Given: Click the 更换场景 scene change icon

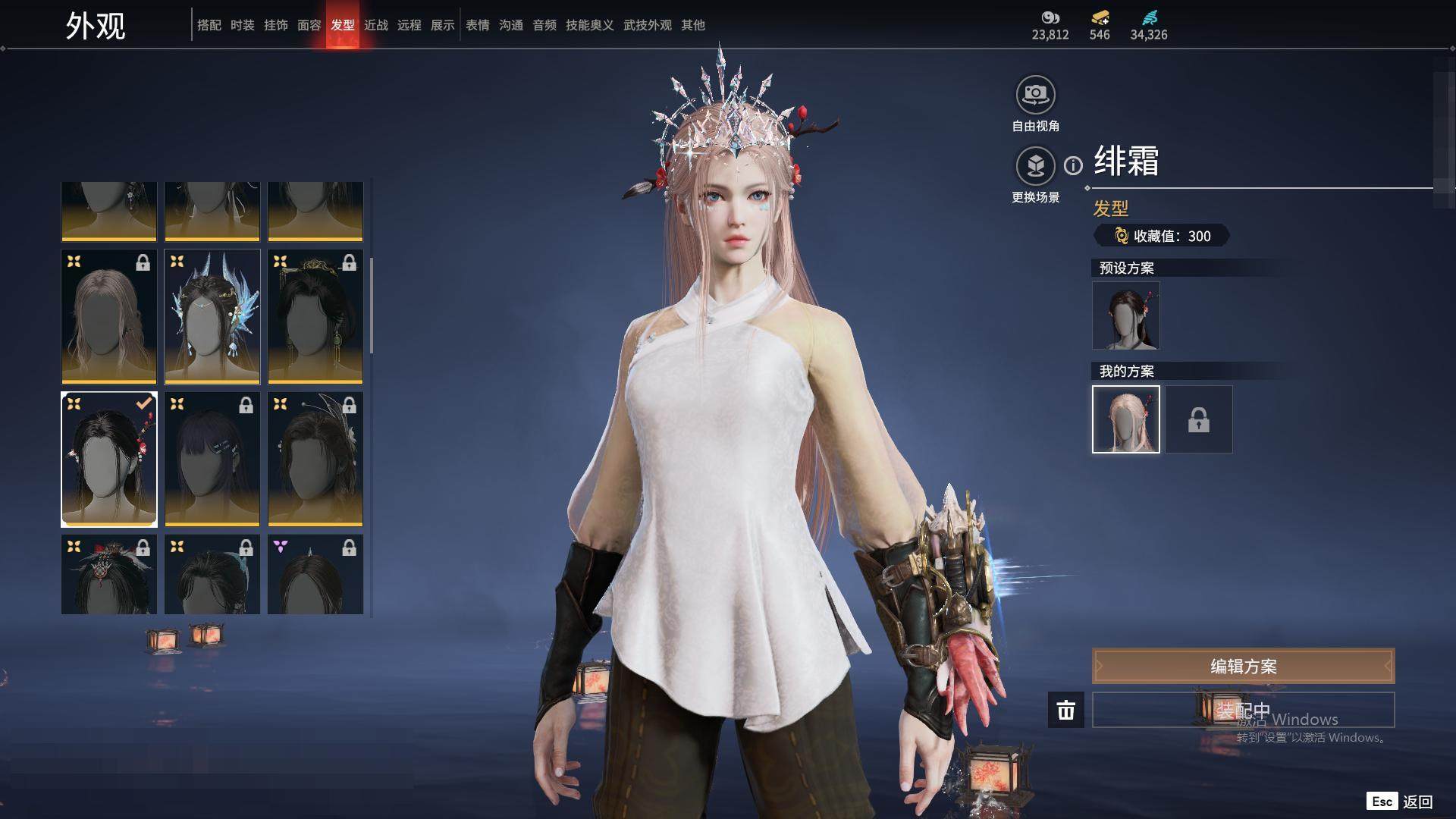Looking at the screenshot, I should tap(1035, 166).
